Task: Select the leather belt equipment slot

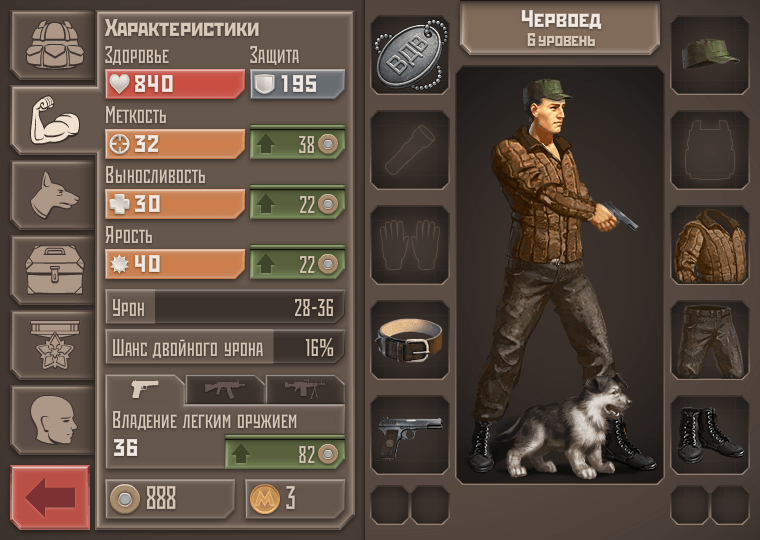Action: click(x=410, y=342)
